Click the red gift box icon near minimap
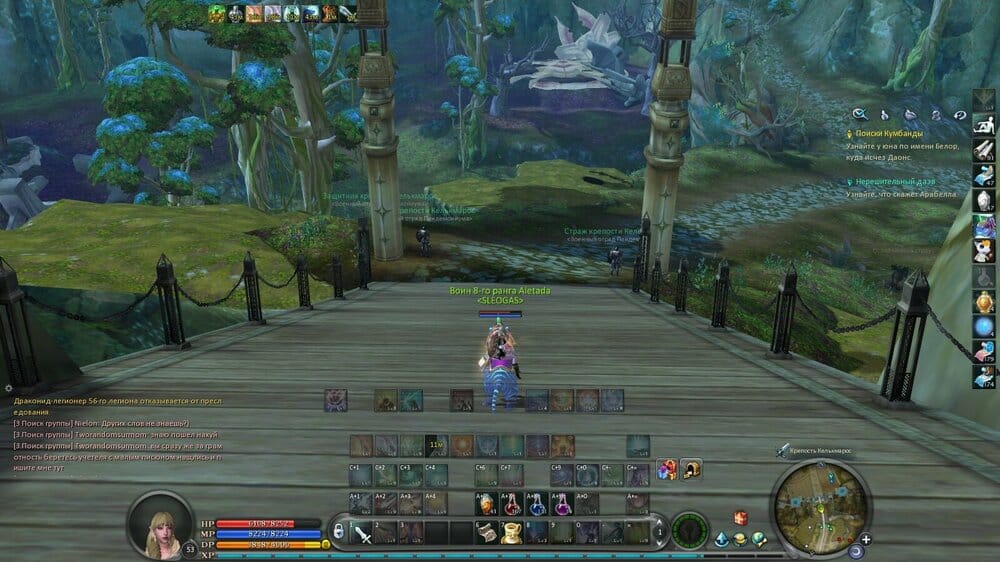Screen dimensions: 1000x562 tap(741, 517)
